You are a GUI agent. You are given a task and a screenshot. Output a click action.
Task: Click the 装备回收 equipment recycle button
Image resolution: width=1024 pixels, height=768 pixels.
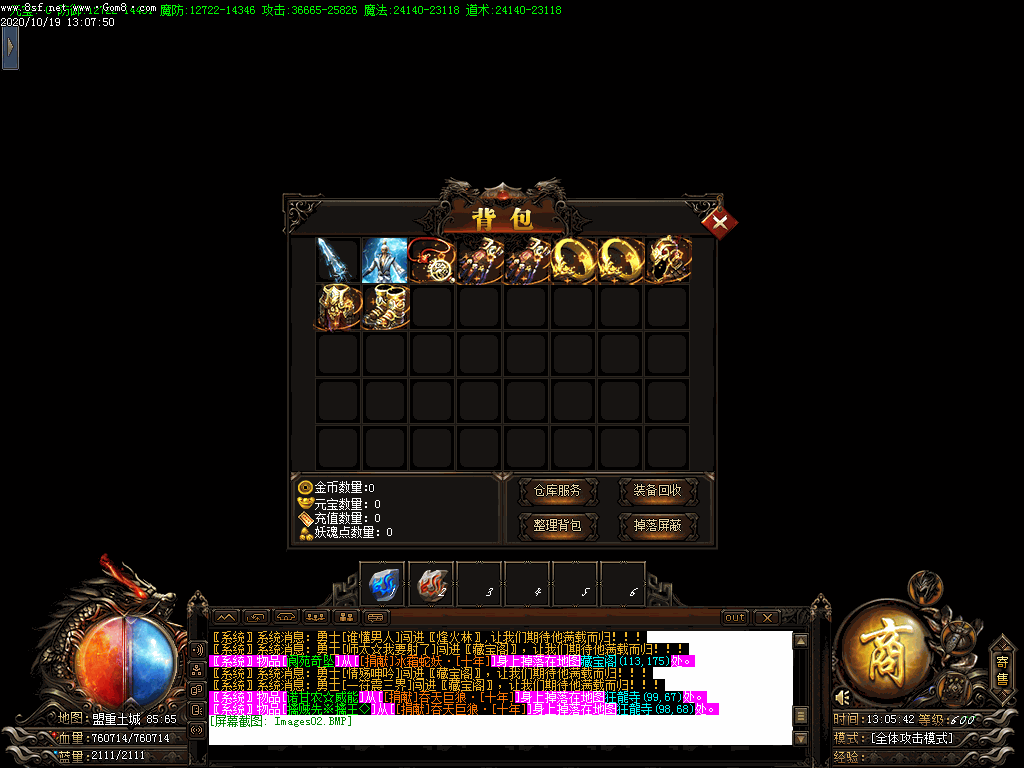point(657,491)
